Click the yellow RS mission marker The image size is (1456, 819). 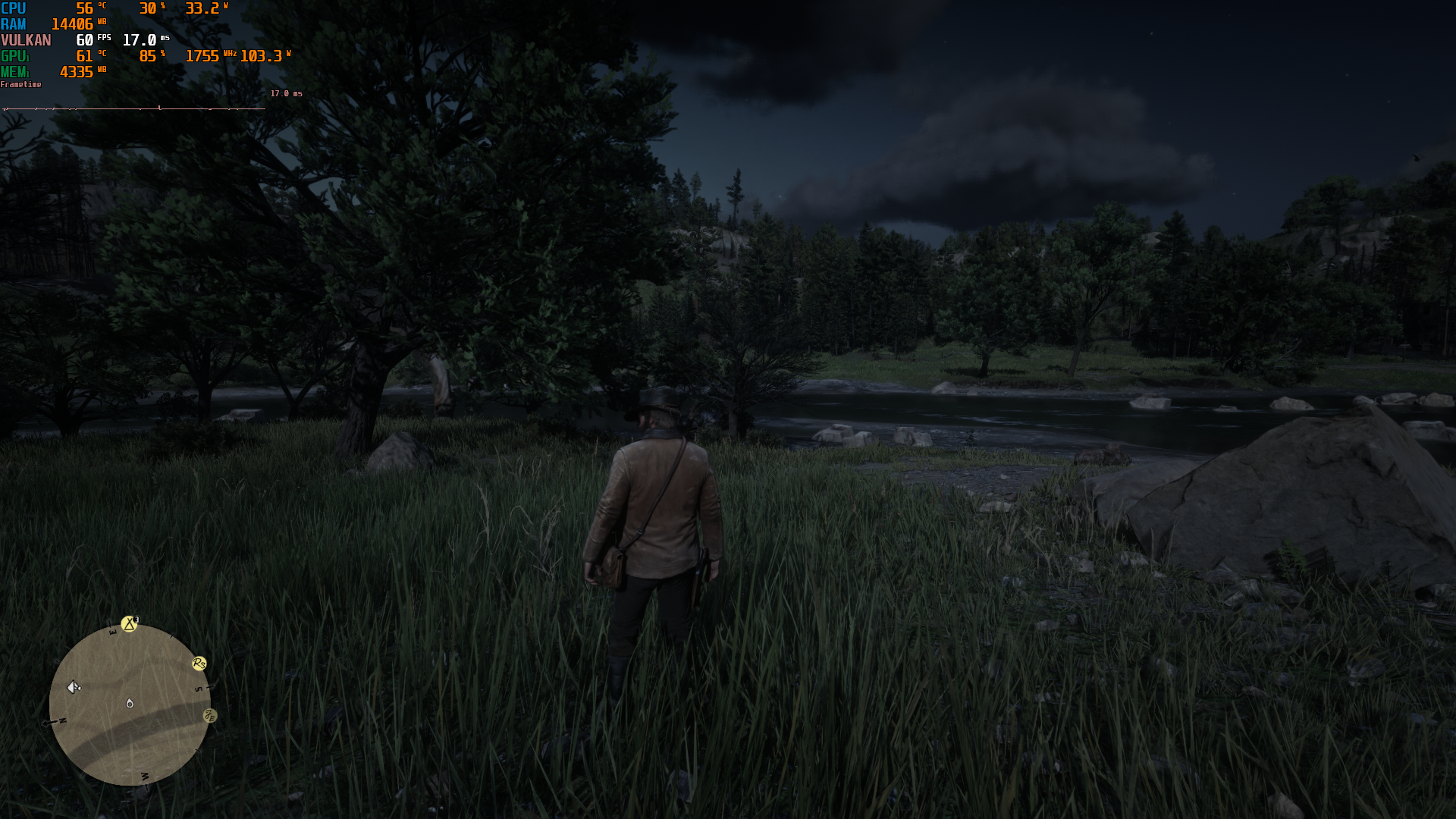pyautogui.click(x=199, y=664)
